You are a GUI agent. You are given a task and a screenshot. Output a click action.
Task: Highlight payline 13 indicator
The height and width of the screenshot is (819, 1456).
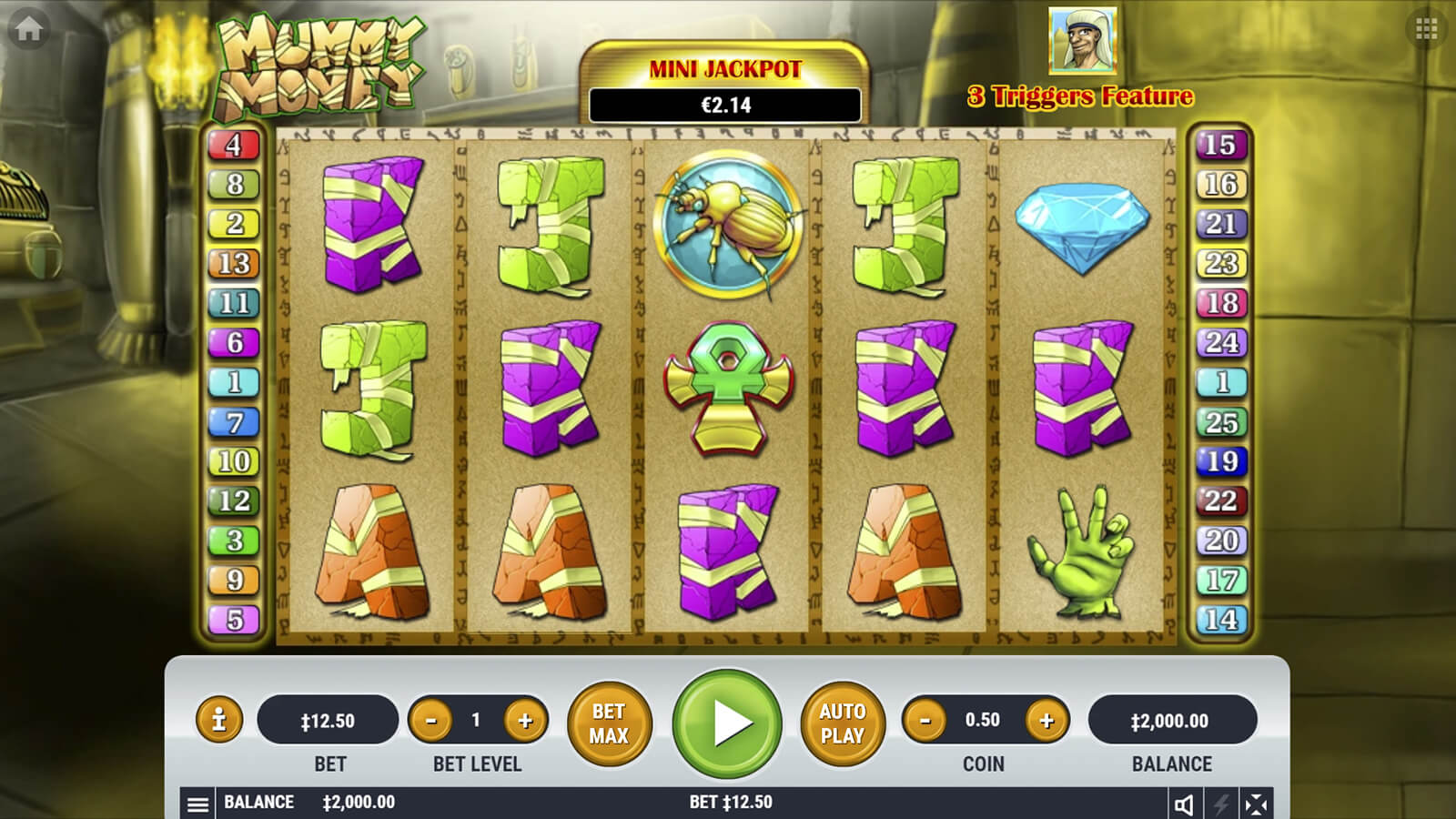[234, 263]
